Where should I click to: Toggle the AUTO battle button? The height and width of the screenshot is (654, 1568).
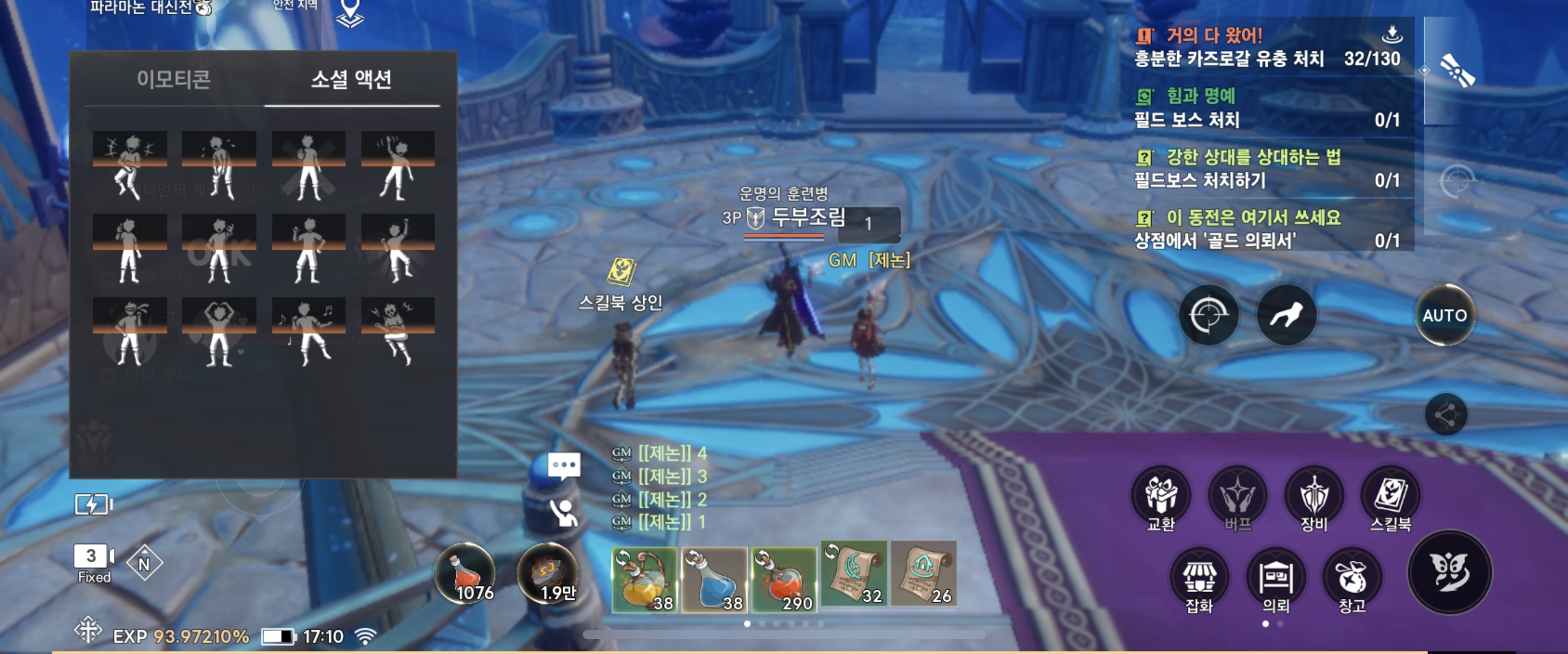pyautogui.click(x=1444, y=315)
